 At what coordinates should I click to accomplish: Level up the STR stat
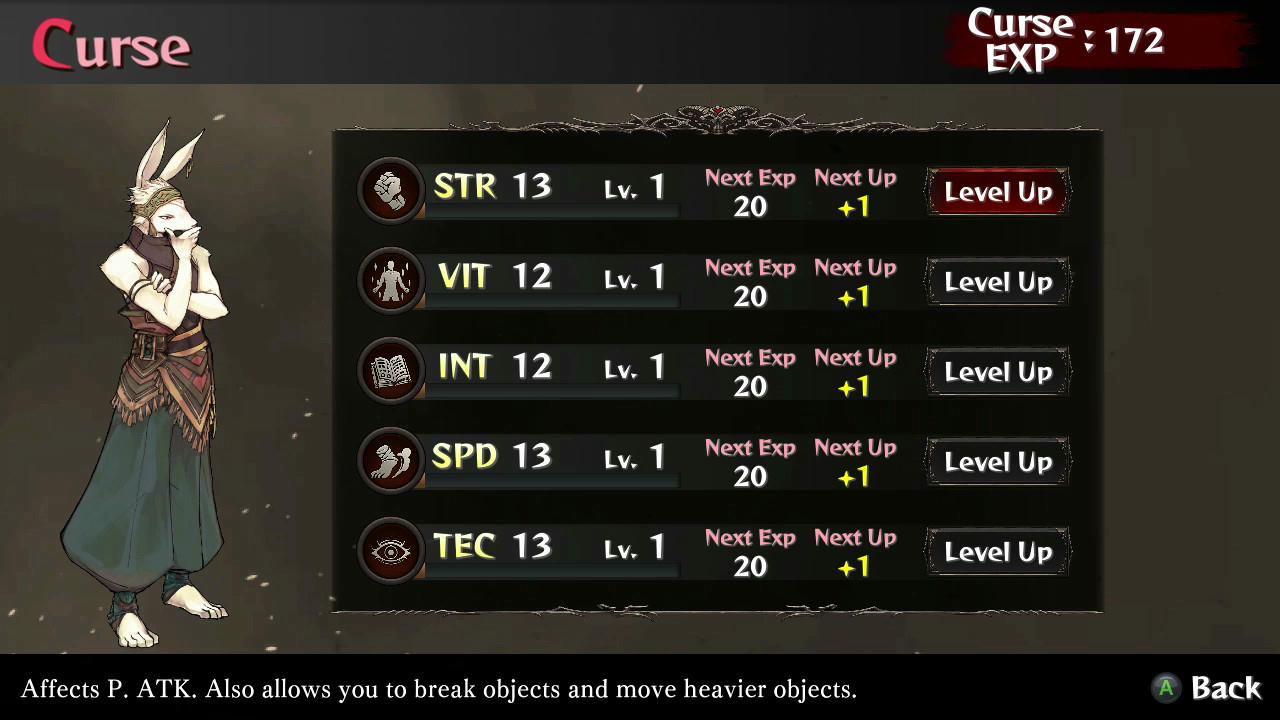tap(997, 191)
